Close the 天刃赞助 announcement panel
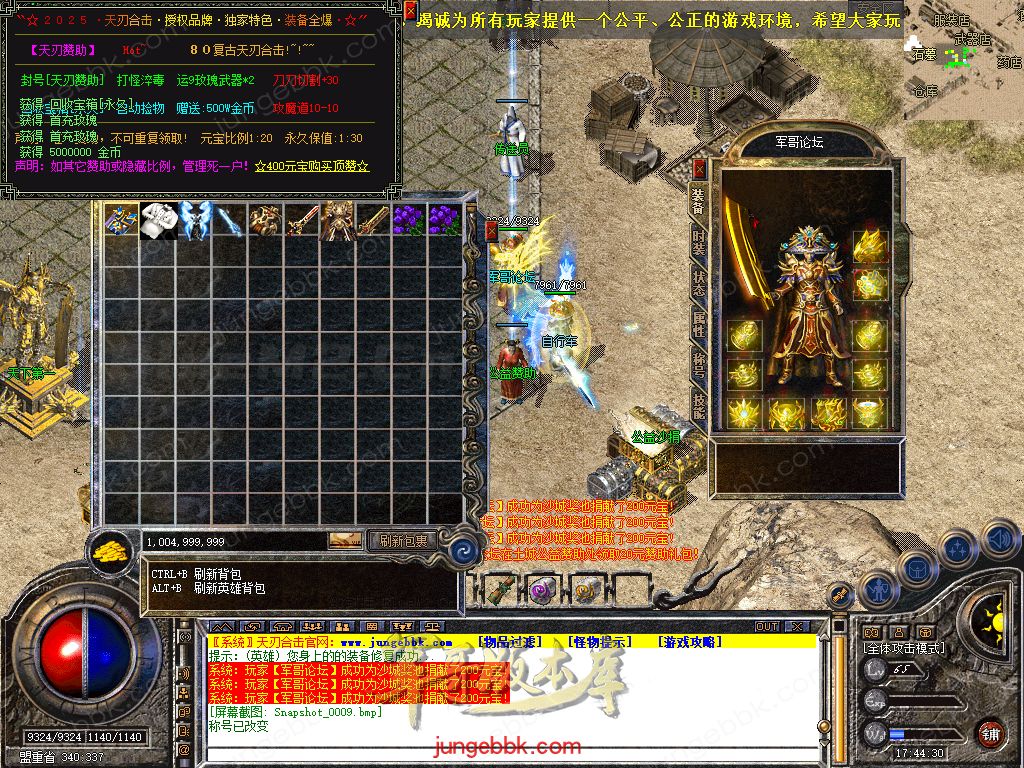Viewport: 1024px width, 768px height. (x=411, y=11)
